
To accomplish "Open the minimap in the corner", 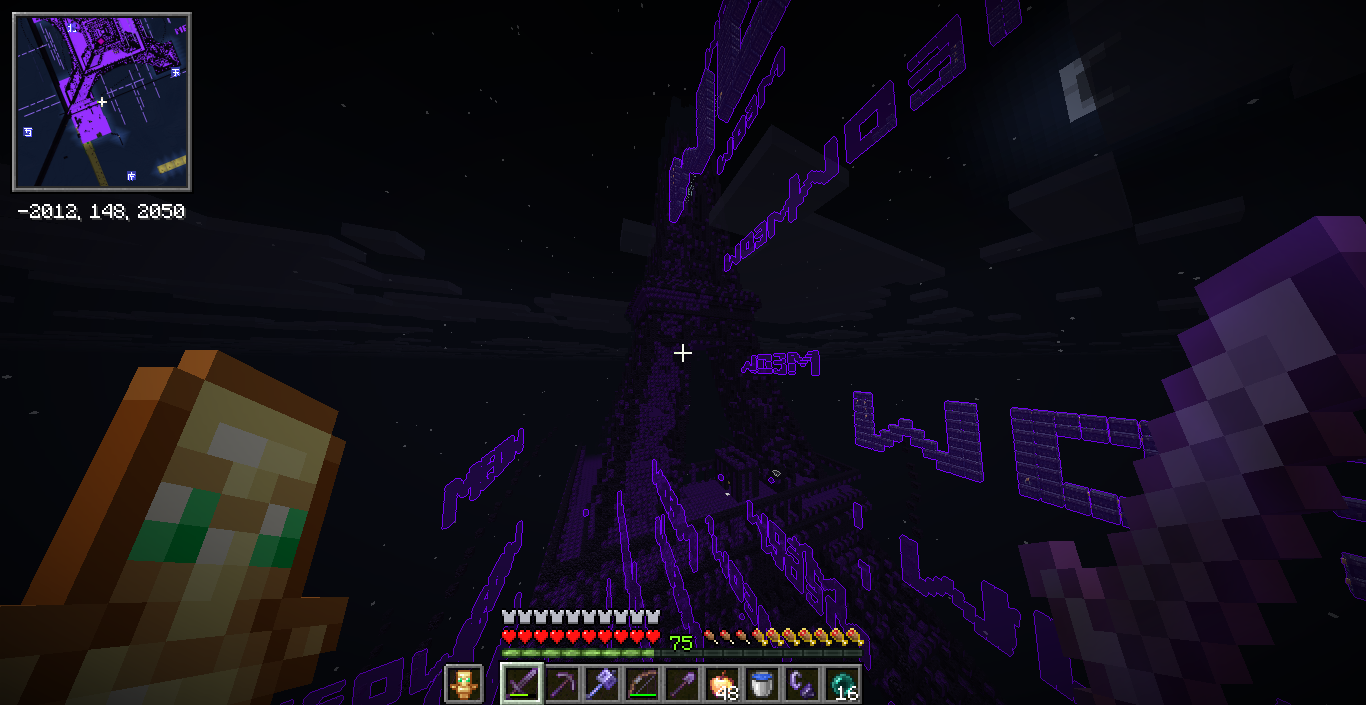I will click(x=101, y=101).
